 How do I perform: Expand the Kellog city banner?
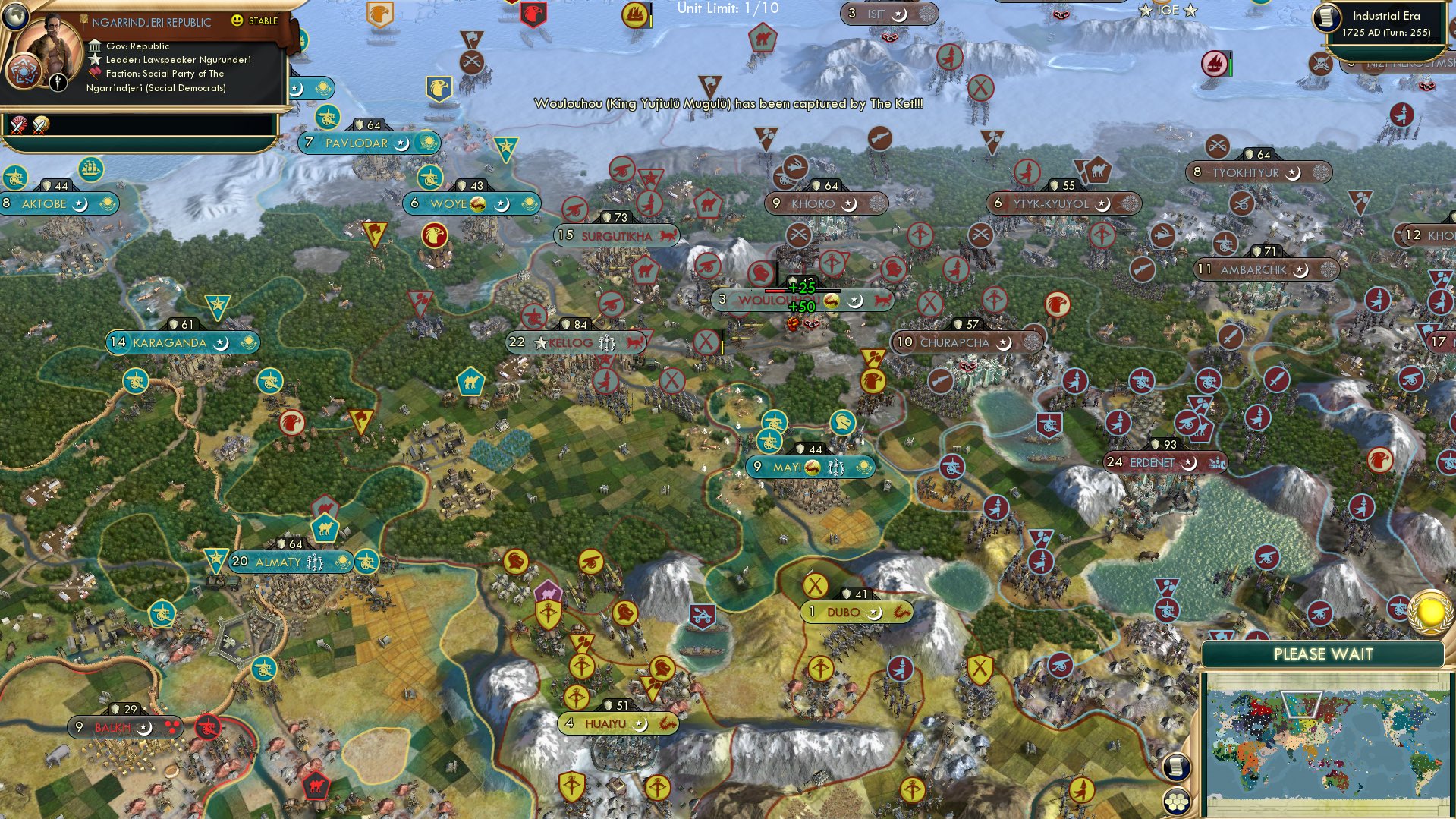coord(575,342)
